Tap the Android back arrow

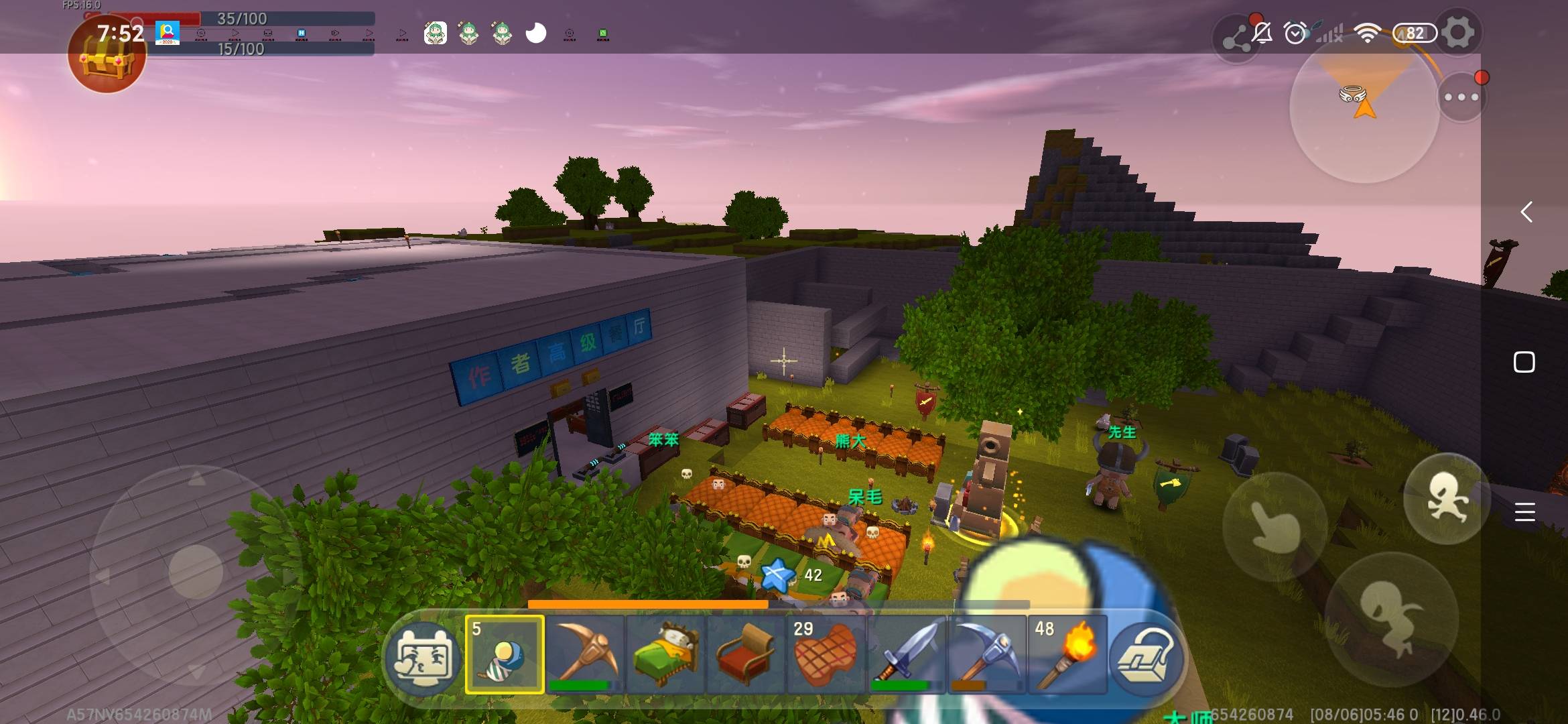pos(1526,212)
